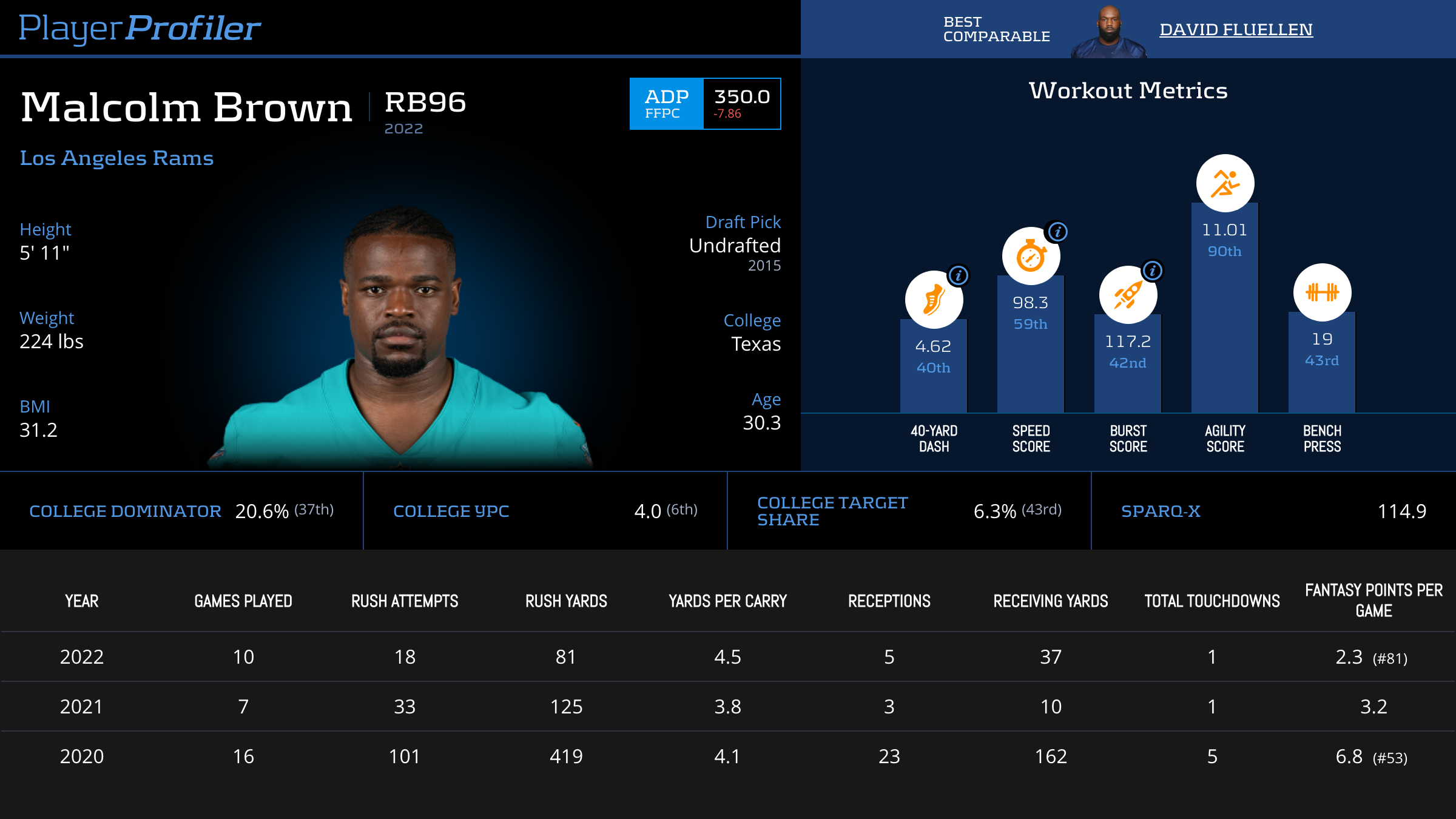Select the Bench Press barbell icon
Viewport: 1456px width, 819px height.
(x=1322, y=292)
